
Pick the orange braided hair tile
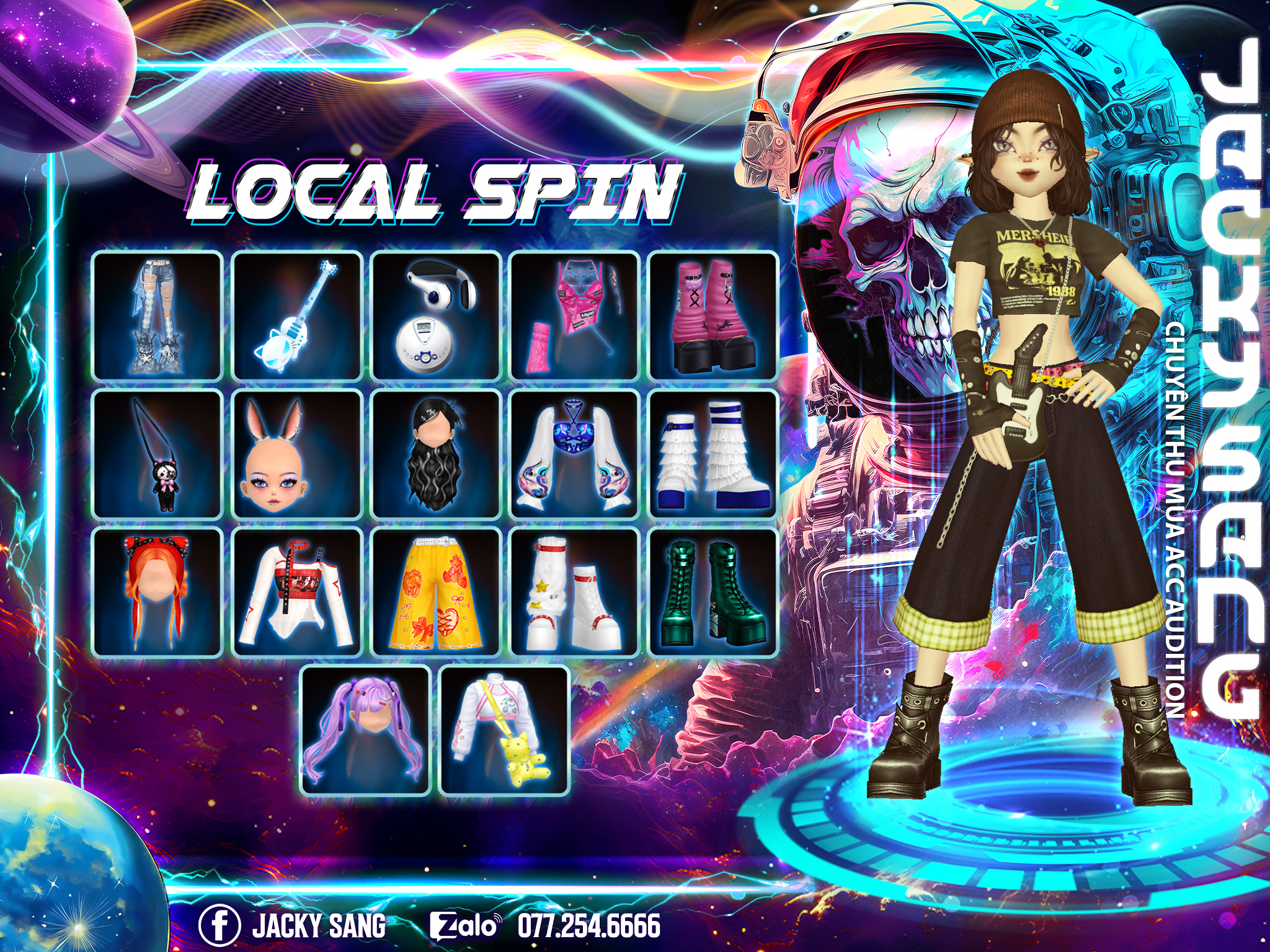point(158,593)
